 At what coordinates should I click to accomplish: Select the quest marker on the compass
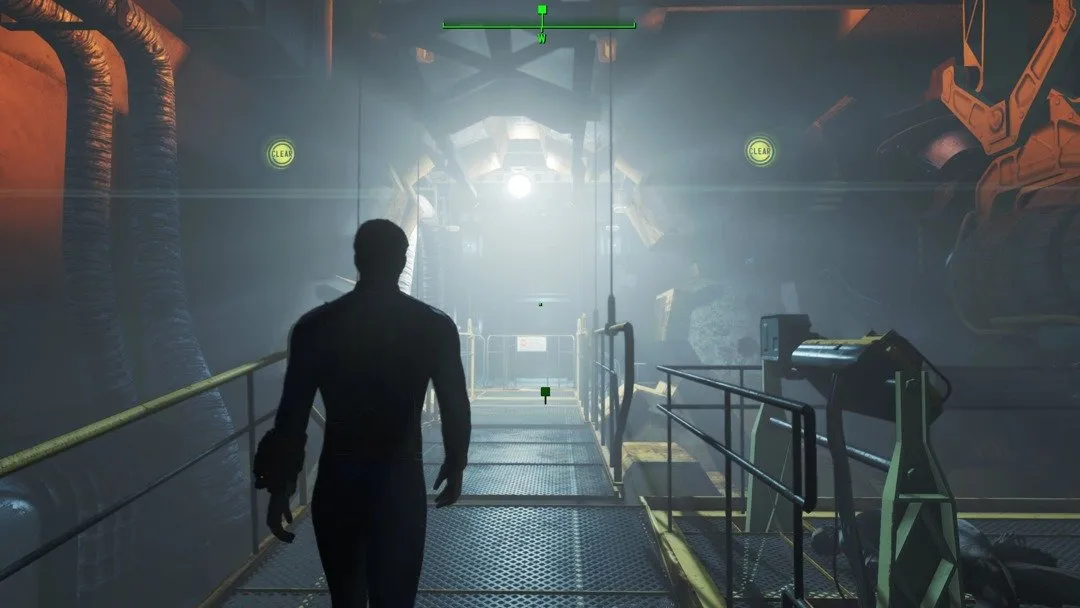point(542,10)
